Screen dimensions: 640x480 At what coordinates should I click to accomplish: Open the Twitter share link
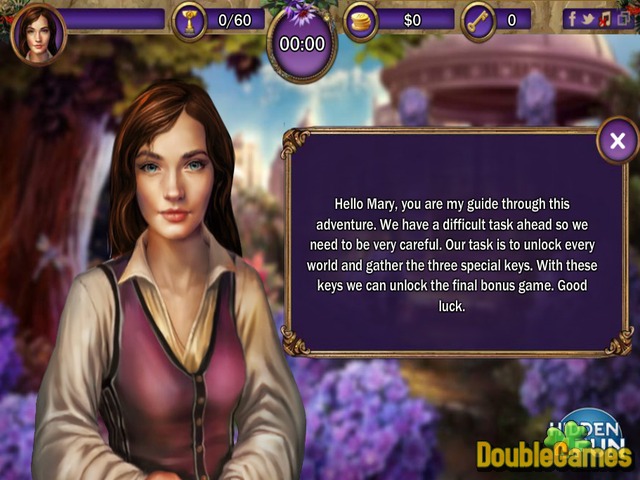[588, 18]
